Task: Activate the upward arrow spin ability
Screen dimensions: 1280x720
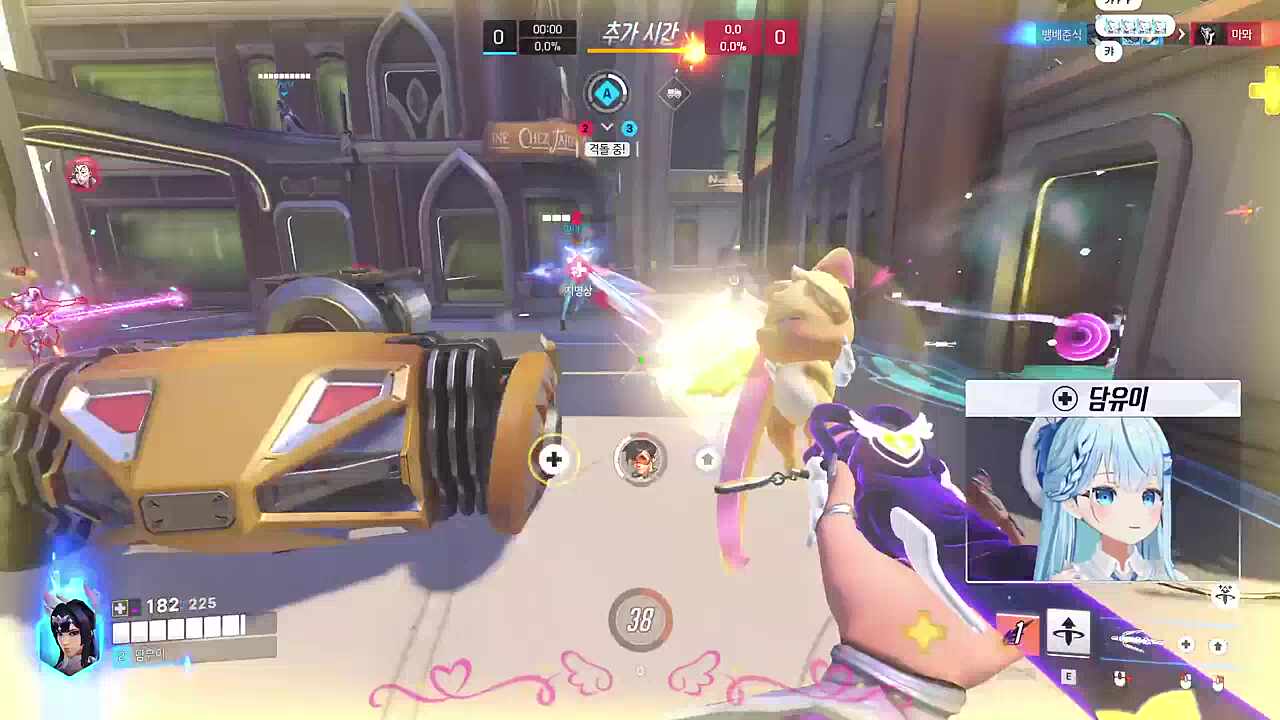Action: point(1068,633)
